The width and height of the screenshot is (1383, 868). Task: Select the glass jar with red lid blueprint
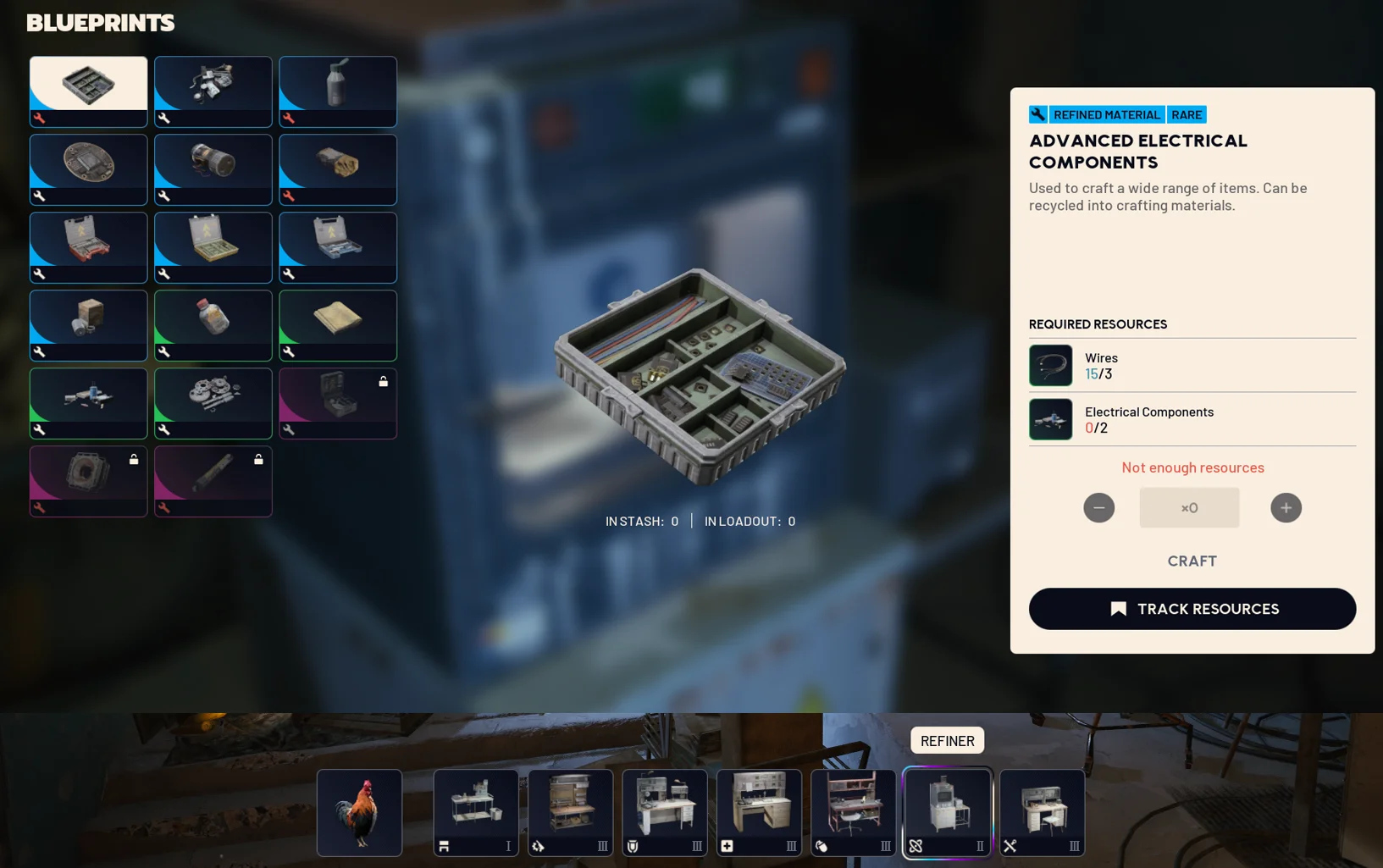coord(213,325)
